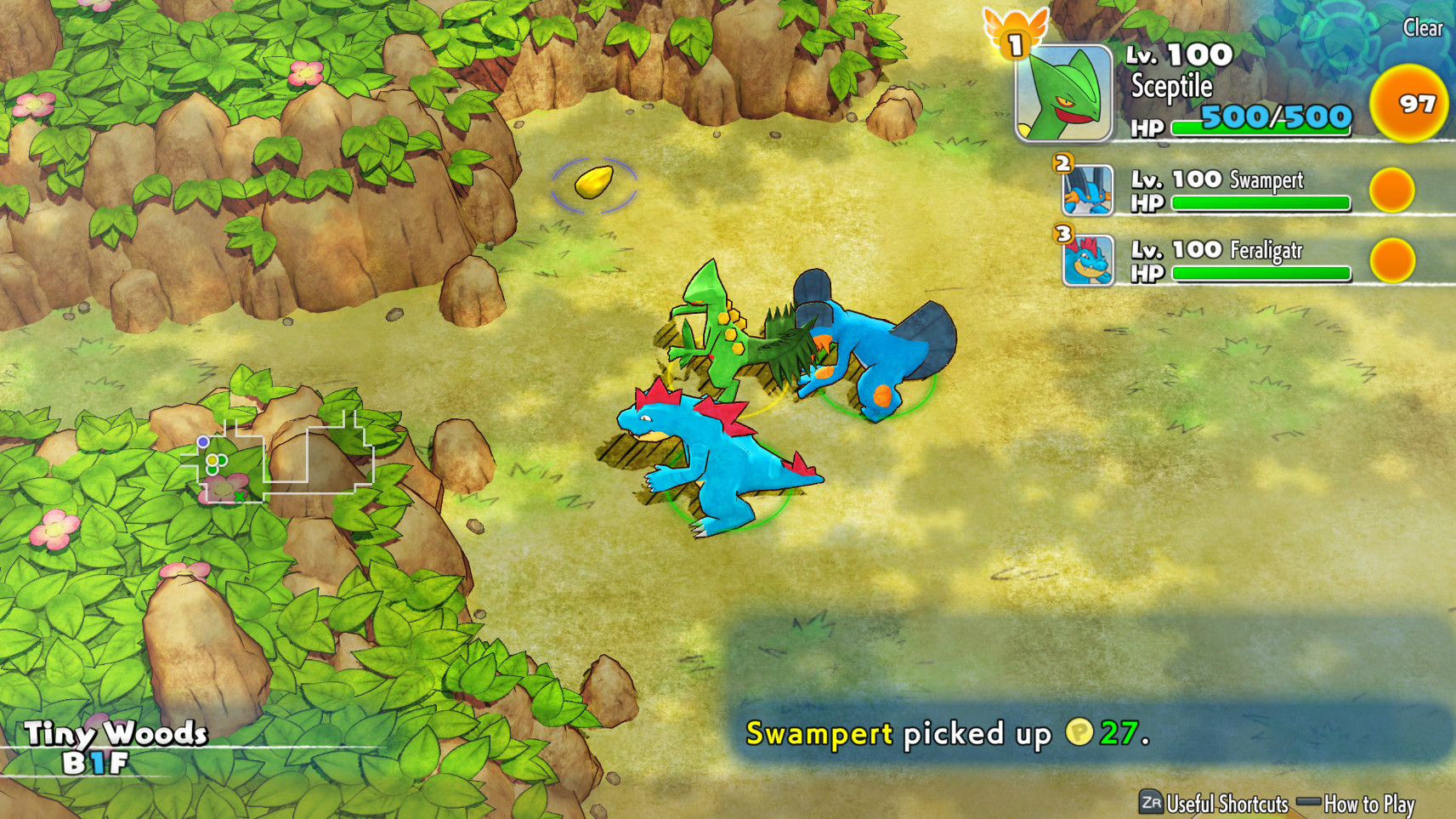Viewport: 1456px width, 819px height.
Task: Pick up the yellow Gummi item on ground
Action: tap(595, 183)
